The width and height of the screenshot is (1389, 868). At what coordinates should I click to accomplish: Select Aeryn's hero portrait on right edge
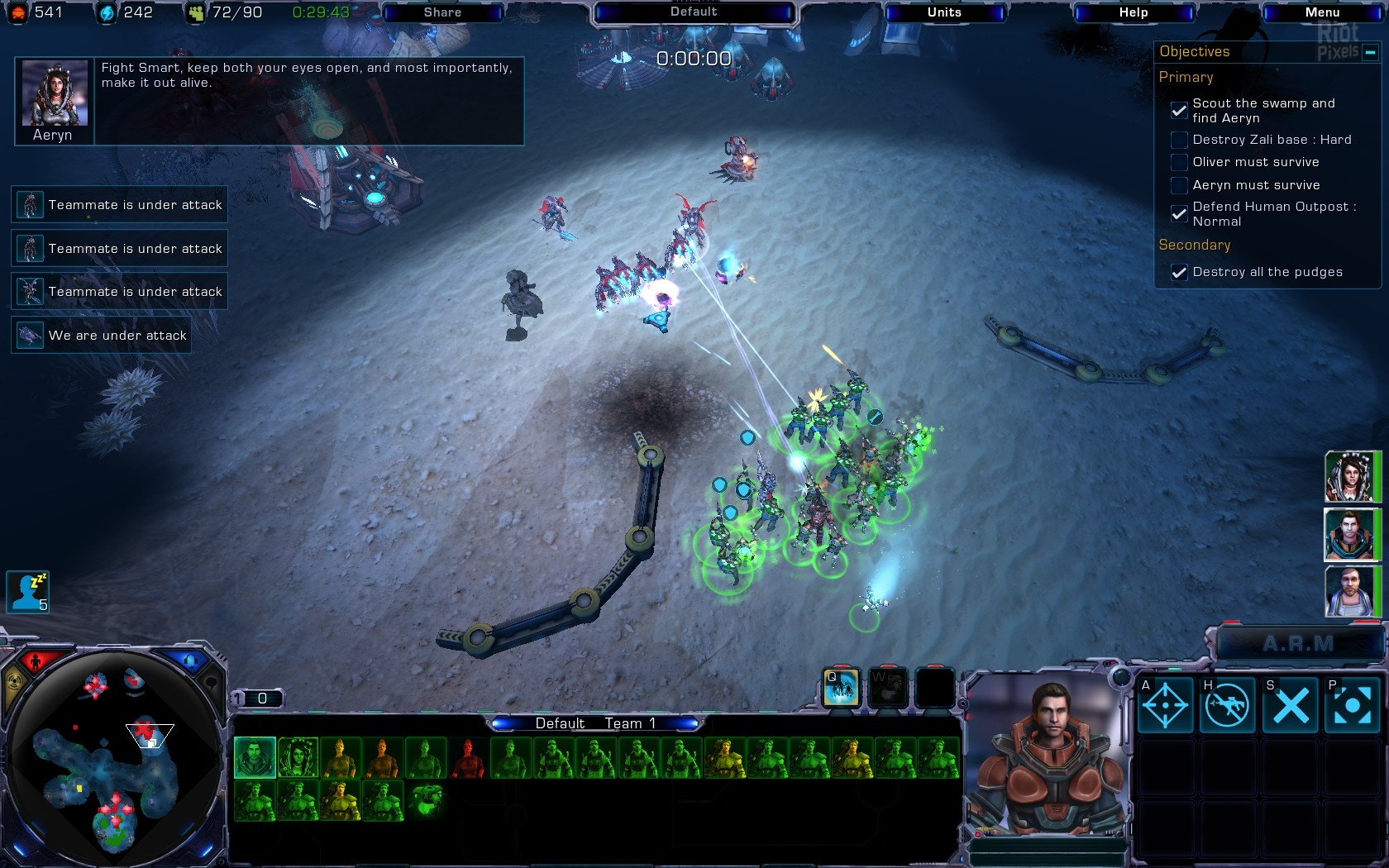[x=1349, y=477]
